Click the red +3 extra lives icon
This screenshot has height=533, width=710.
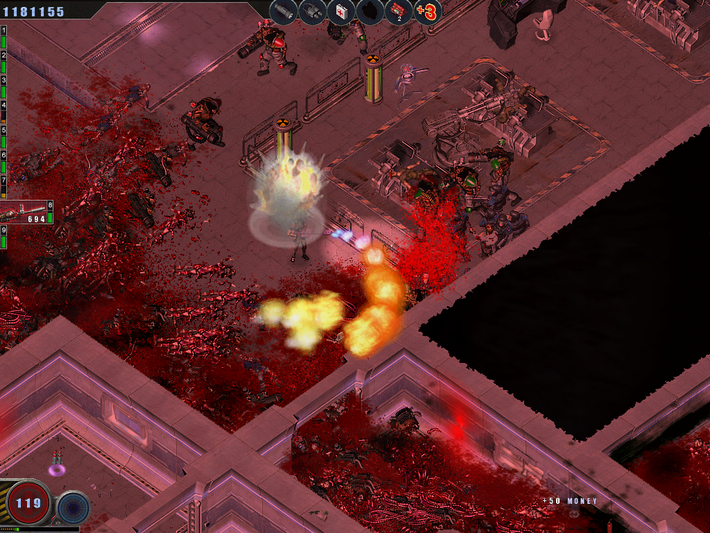(427, 11)
